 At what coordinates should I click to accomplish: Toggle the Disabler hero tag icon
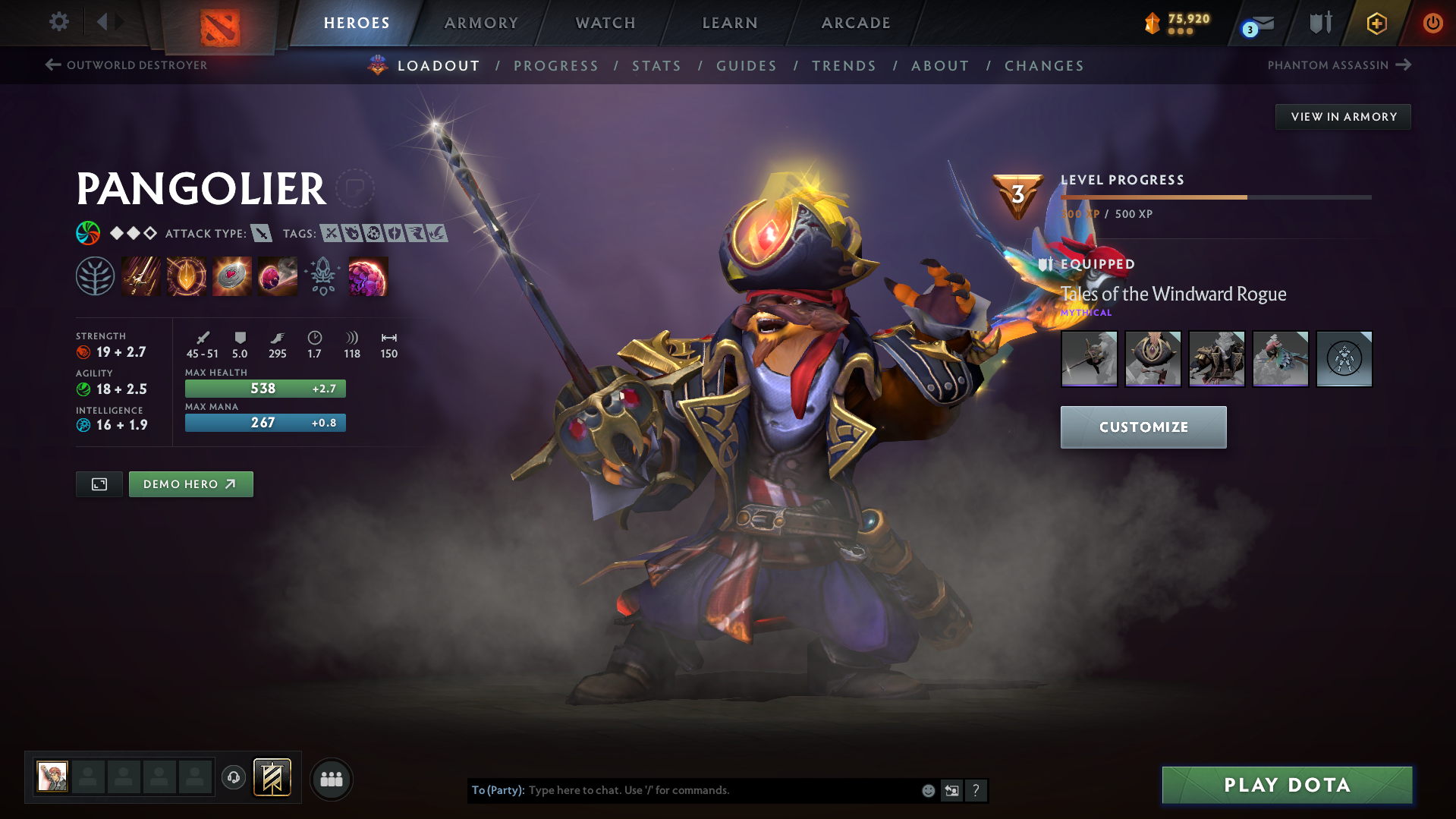375,233
